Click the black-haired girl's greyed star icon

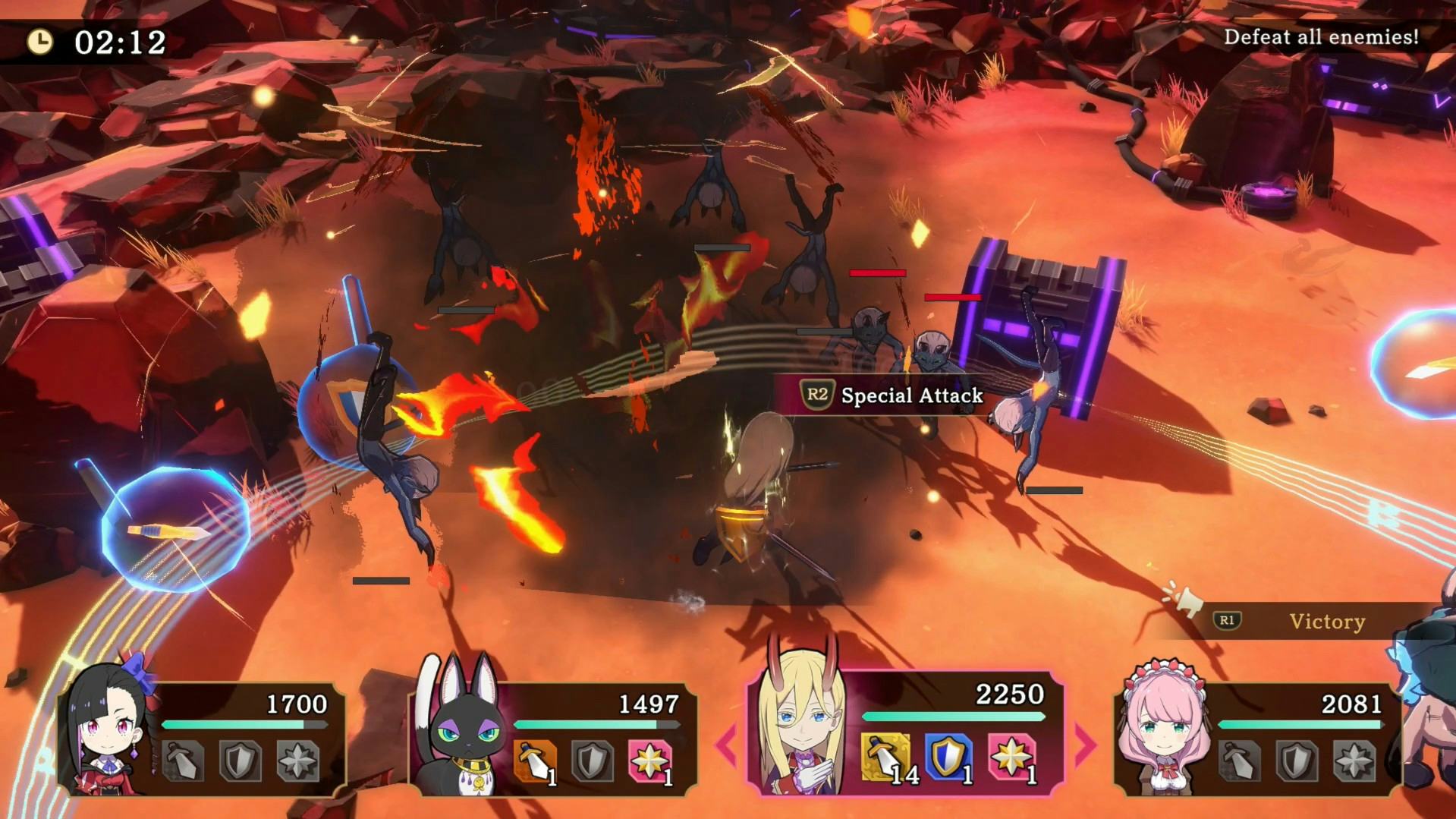click(297, 761)
